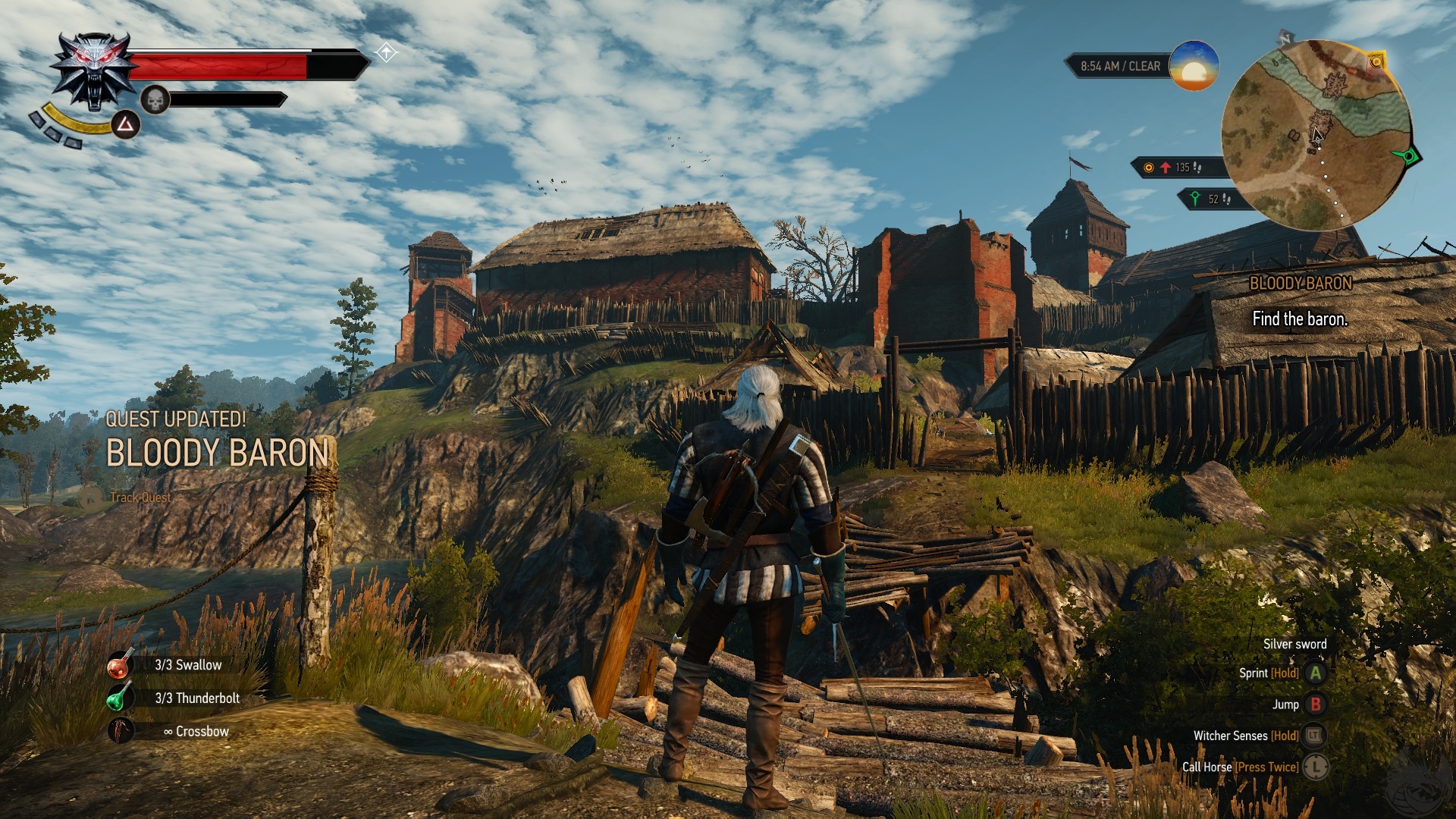Click the yellow quest marker on minimap
1456x819 pixels.
(x=1376, y=62)
